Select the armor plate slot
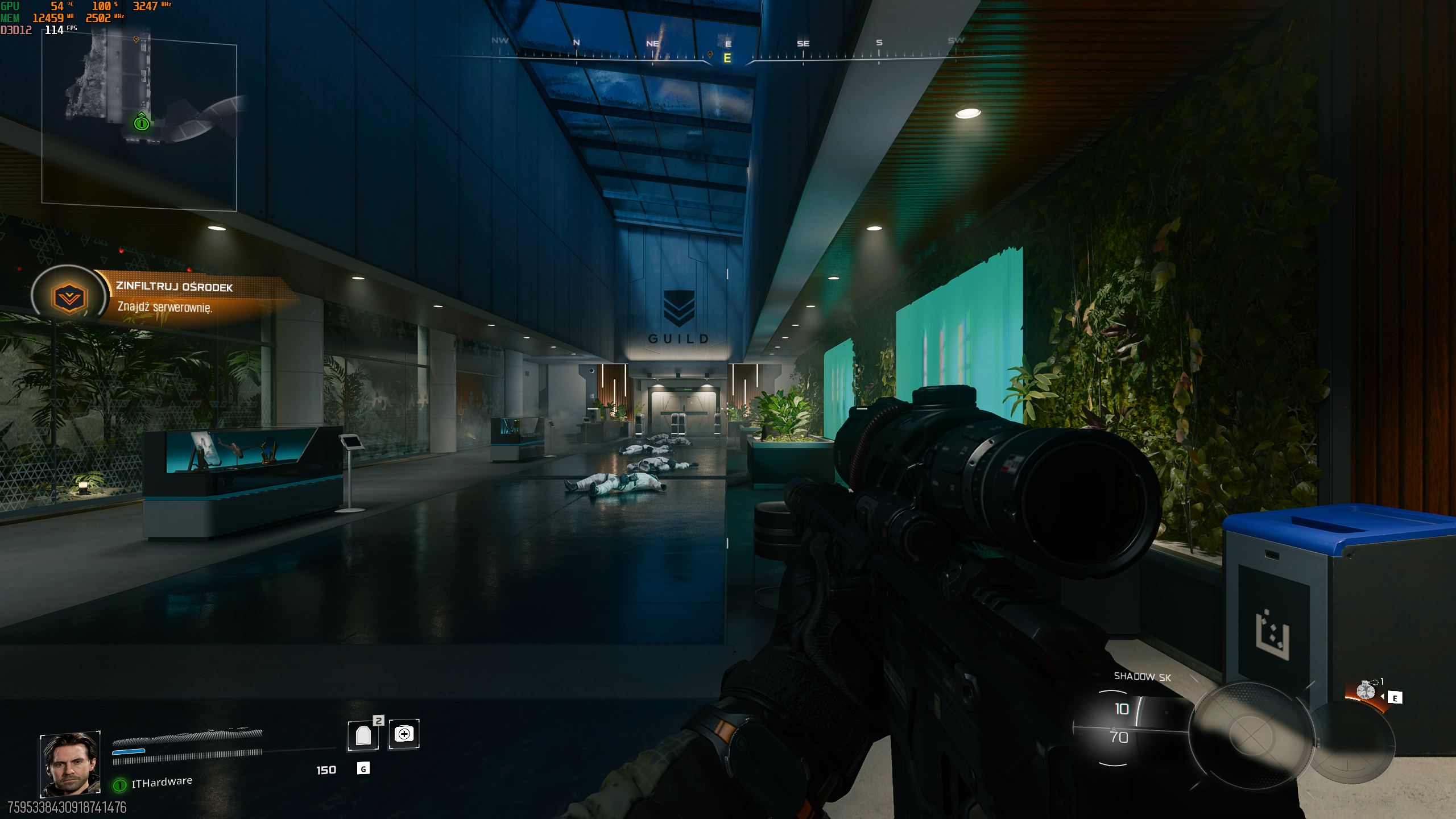Image resolution: width=1456 pixels, height=819 pixels. coord(363,735)
